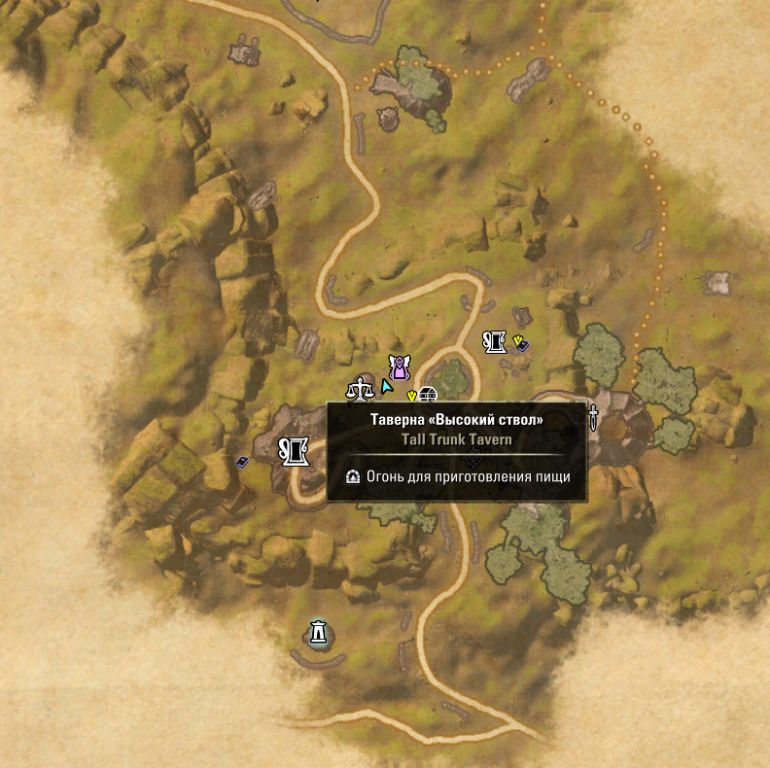Click the dagger marker on the map
The image size is (770, 768).
coord(593,417)
